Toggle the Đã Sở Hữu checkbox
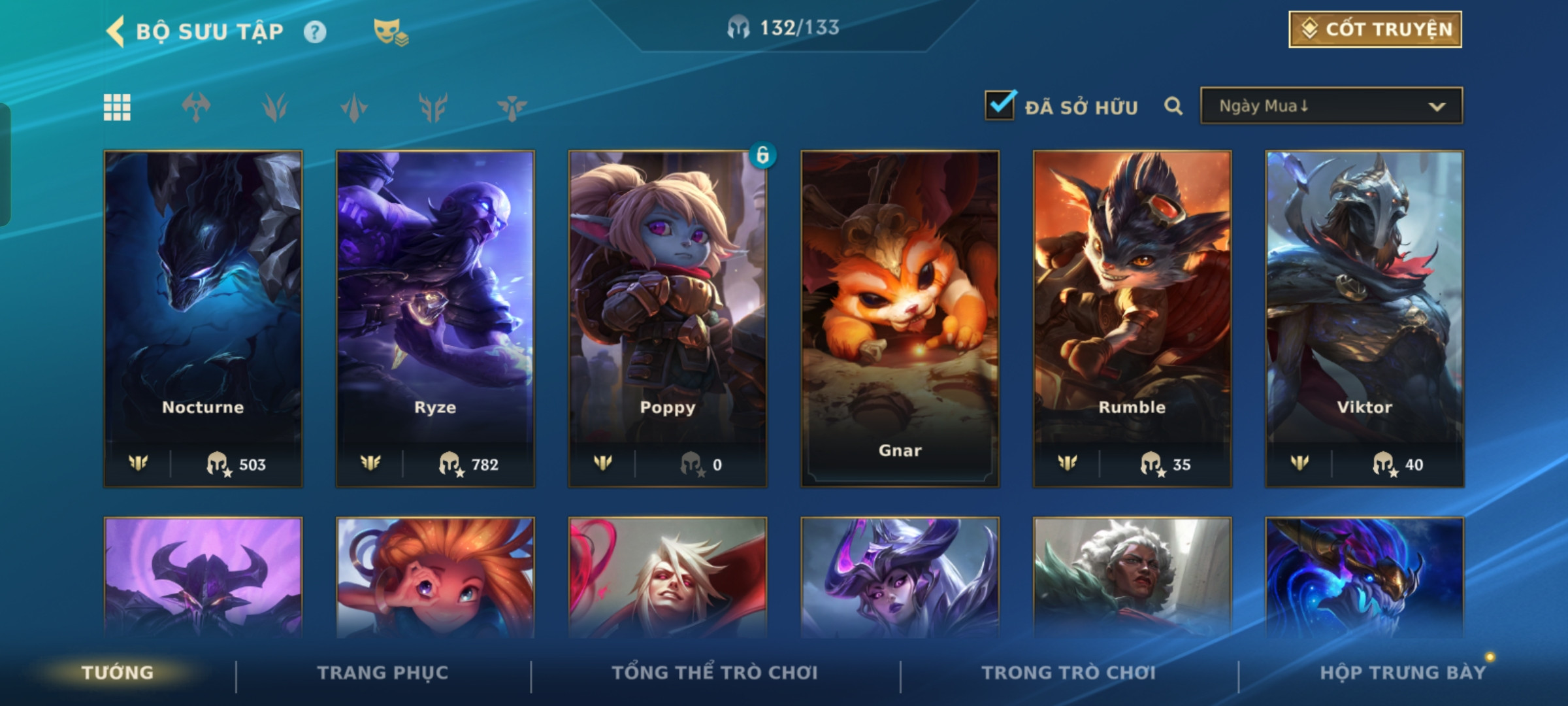Image resolution: width=1568 pixels, height=706 pixels. click(1000, 105)
